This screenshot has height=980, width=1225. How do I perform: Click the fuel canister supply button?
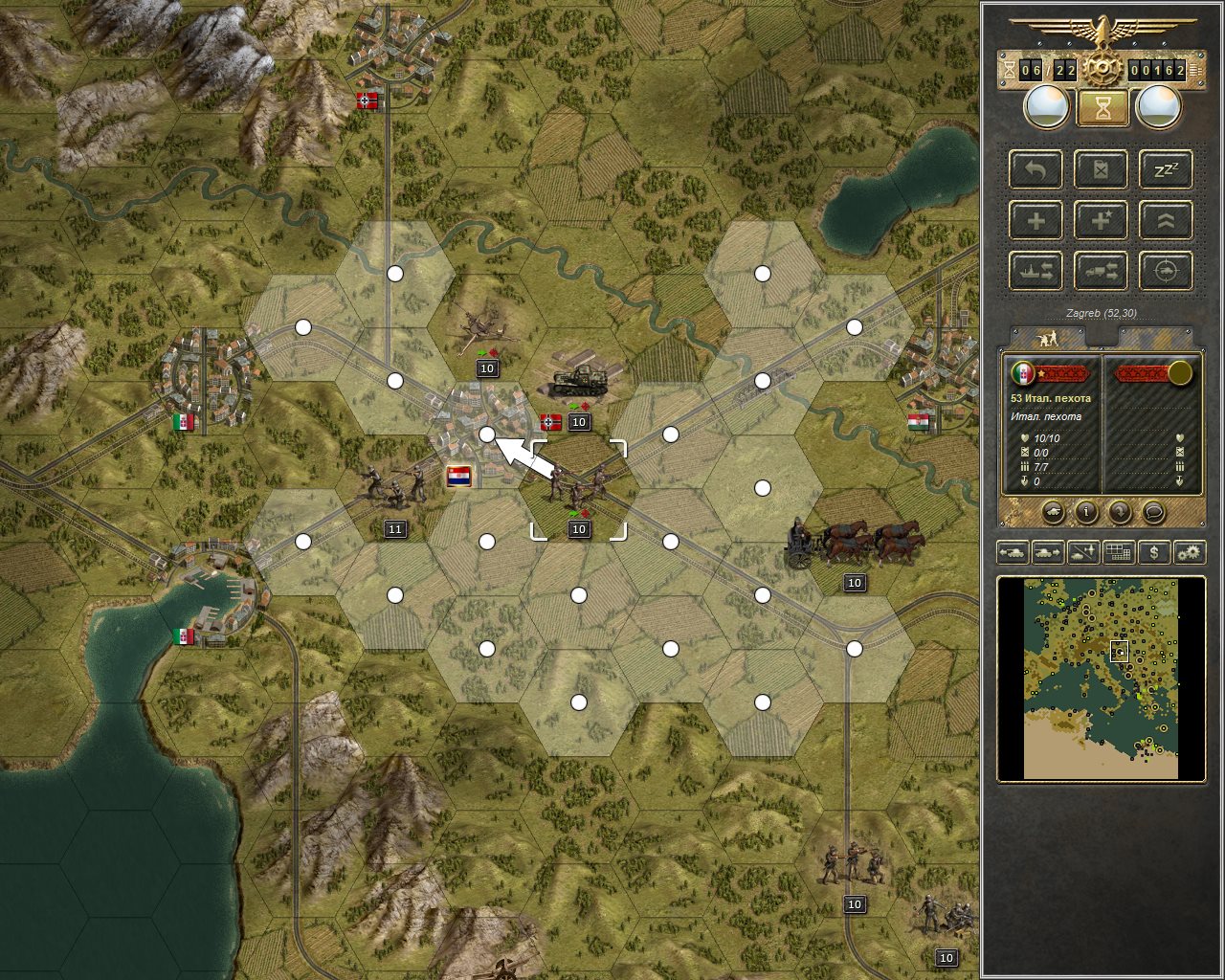click(x=1102, y=171)
